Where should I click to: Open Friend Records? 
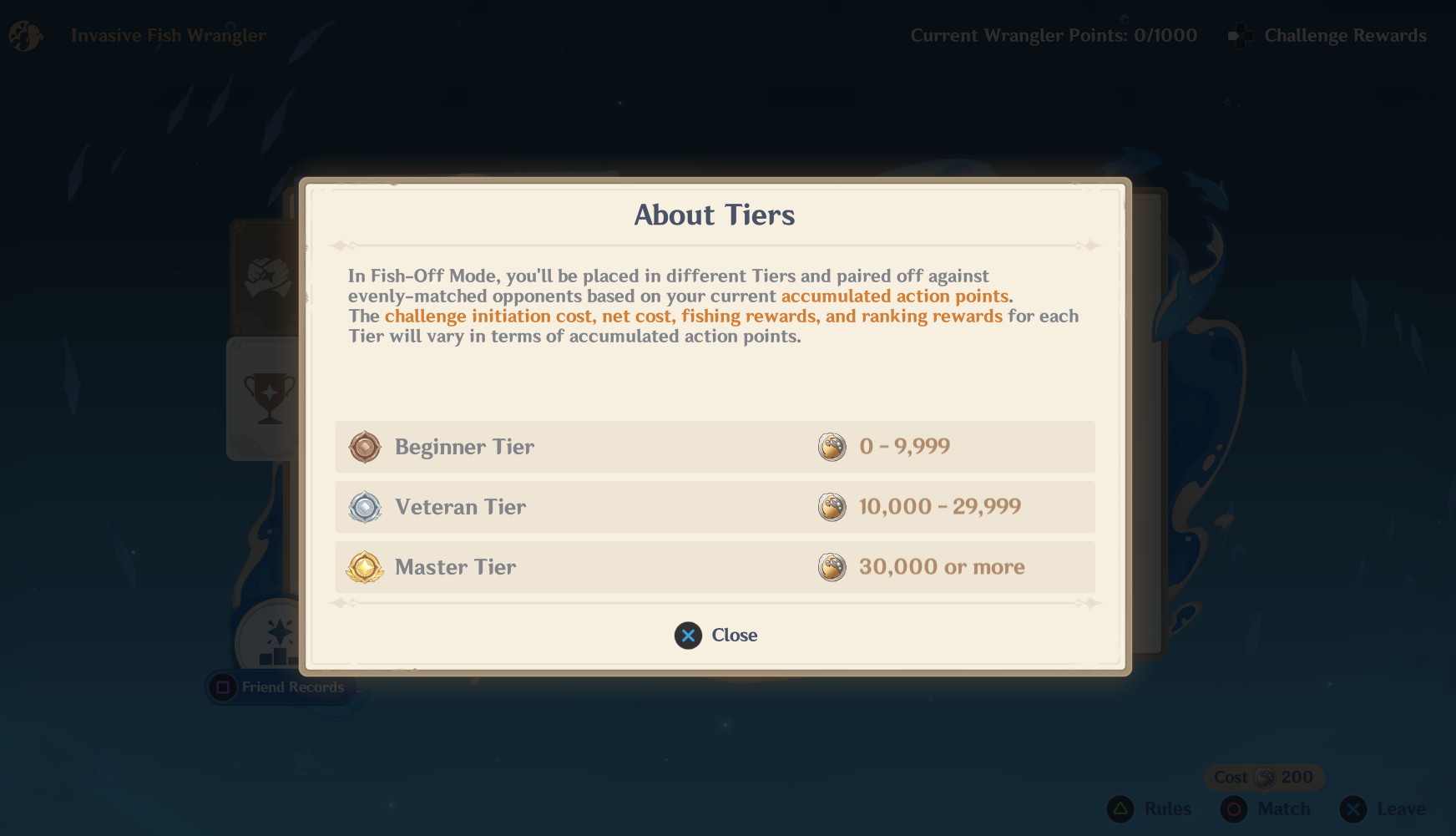[x=280, y=687]
